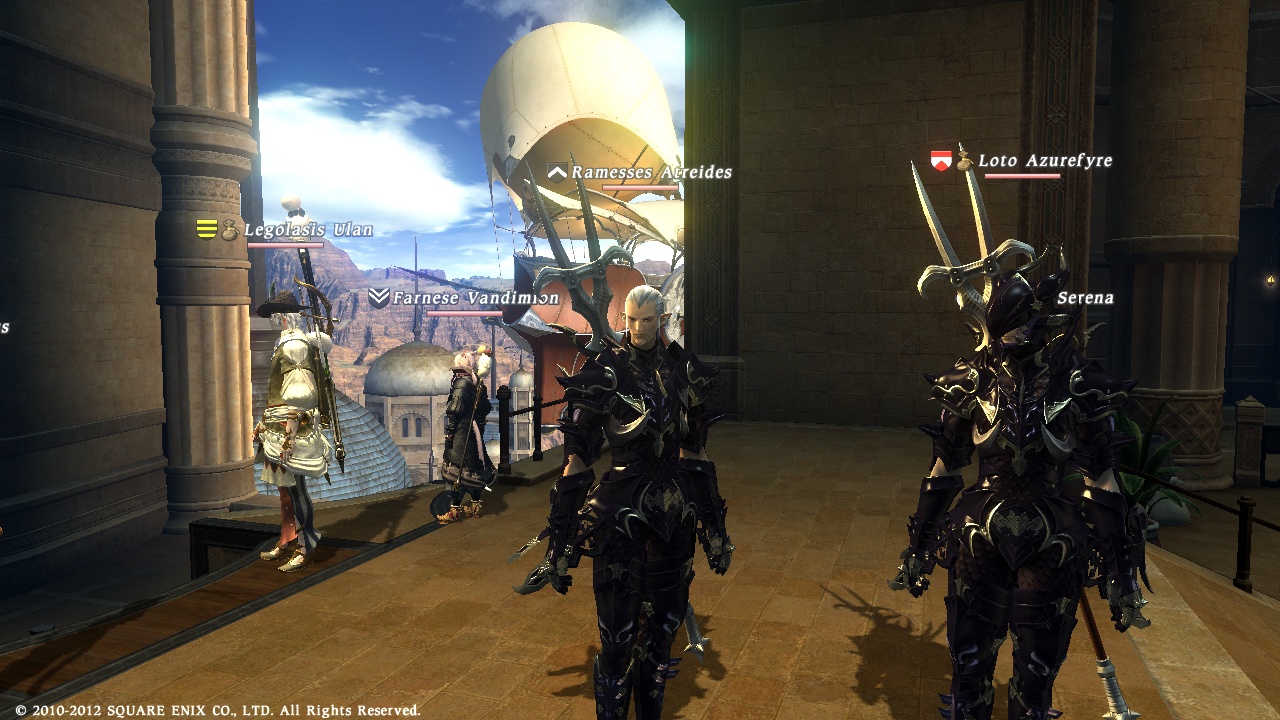Click the dark-armored Elezen character in the center

[650, 450]
